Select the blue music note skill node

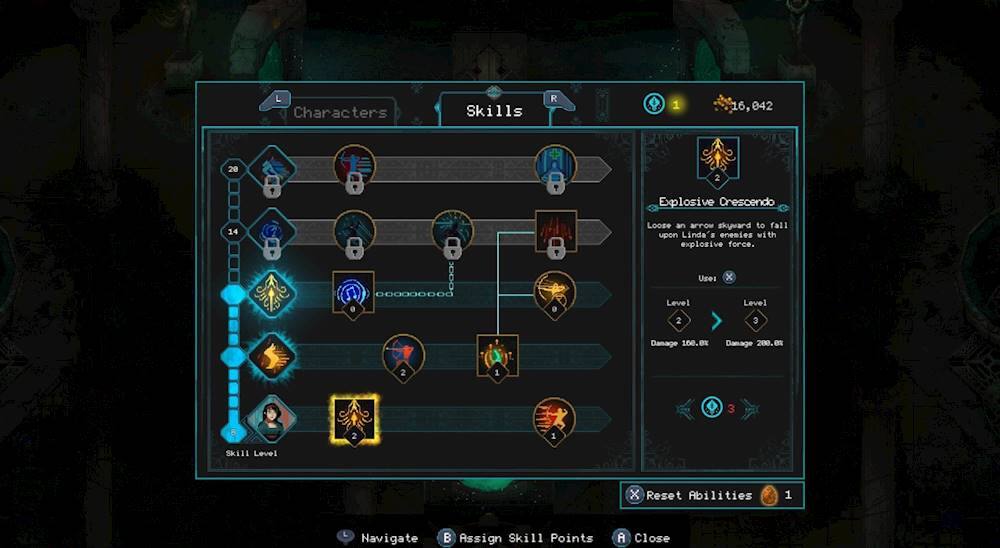353,291
